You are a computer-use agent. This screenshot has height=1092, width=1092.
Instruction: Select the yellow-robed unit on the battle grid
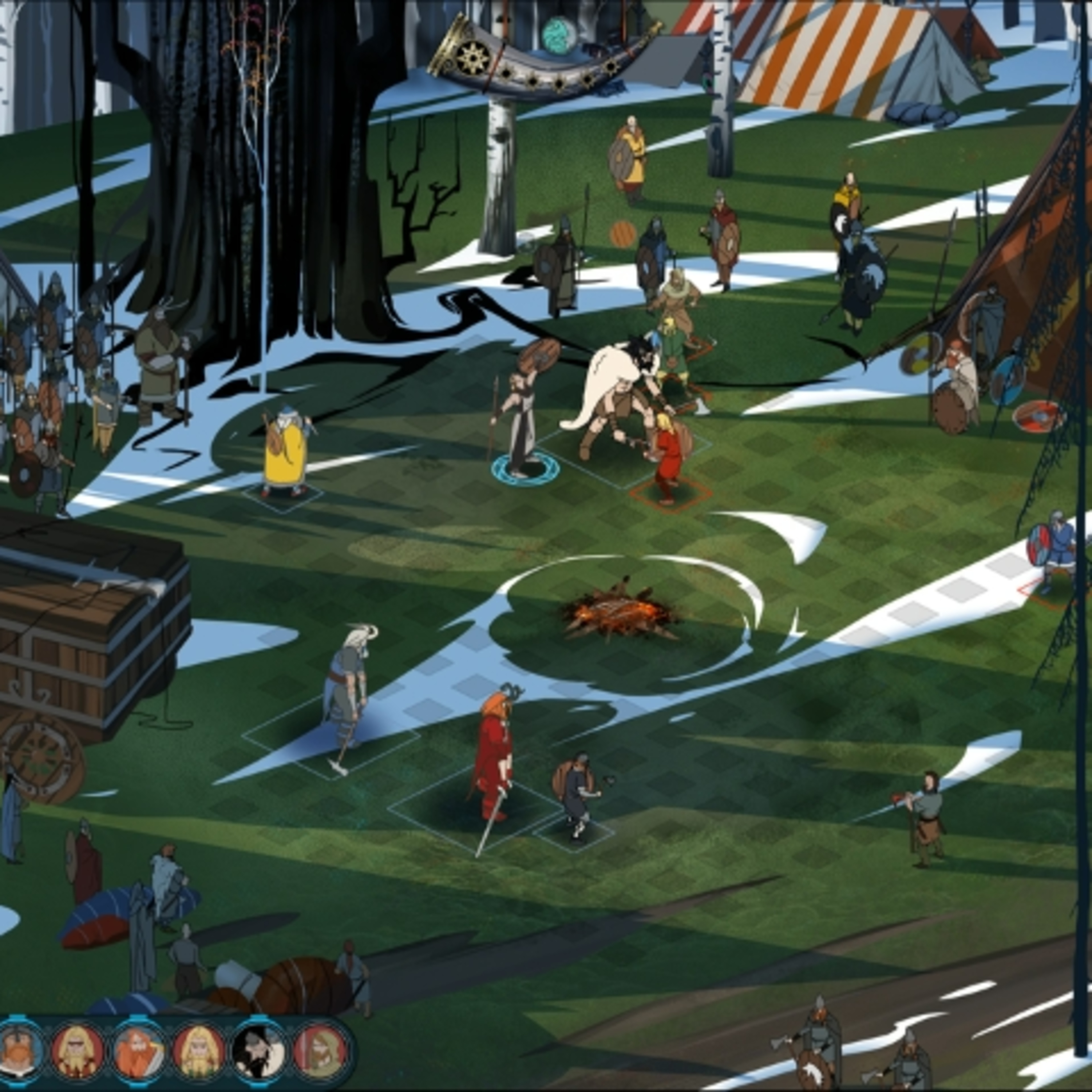pos(285,452)
